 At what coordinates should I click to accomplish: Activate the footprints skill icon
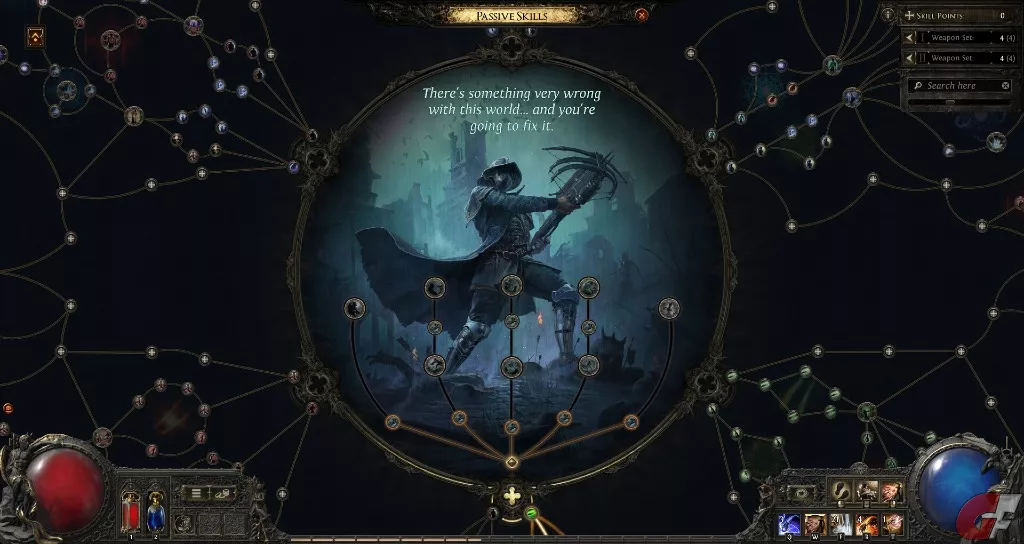840,491
